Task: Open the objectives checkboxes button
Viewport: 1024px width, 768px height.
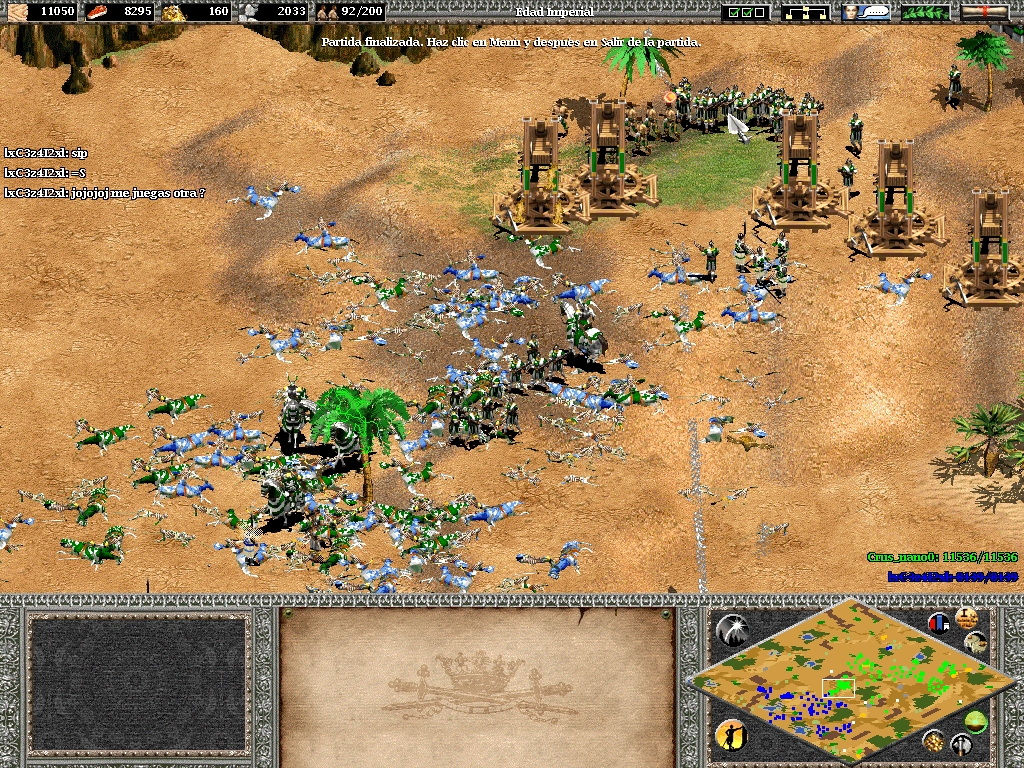Action: pyautogui.click(x=747, y=12)
